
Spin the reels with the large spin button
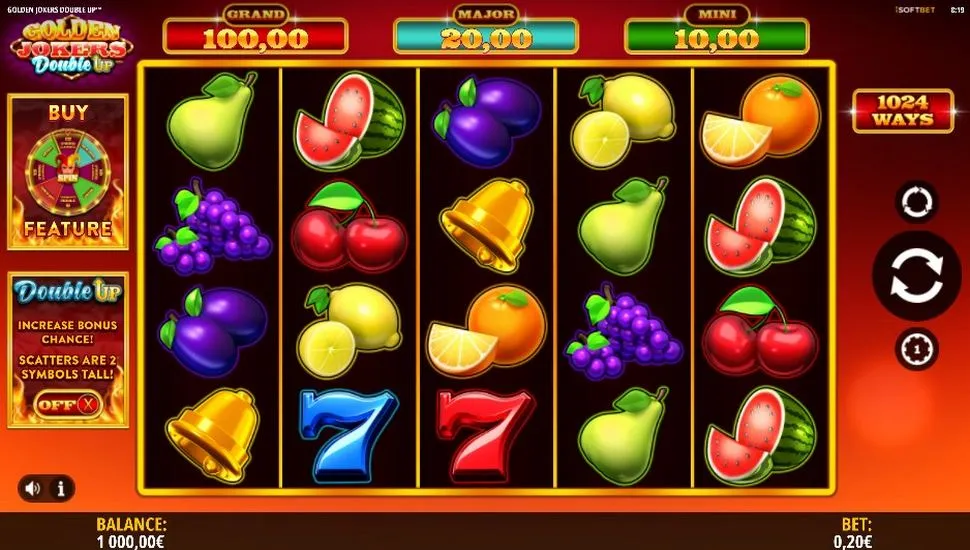[916, 277]
